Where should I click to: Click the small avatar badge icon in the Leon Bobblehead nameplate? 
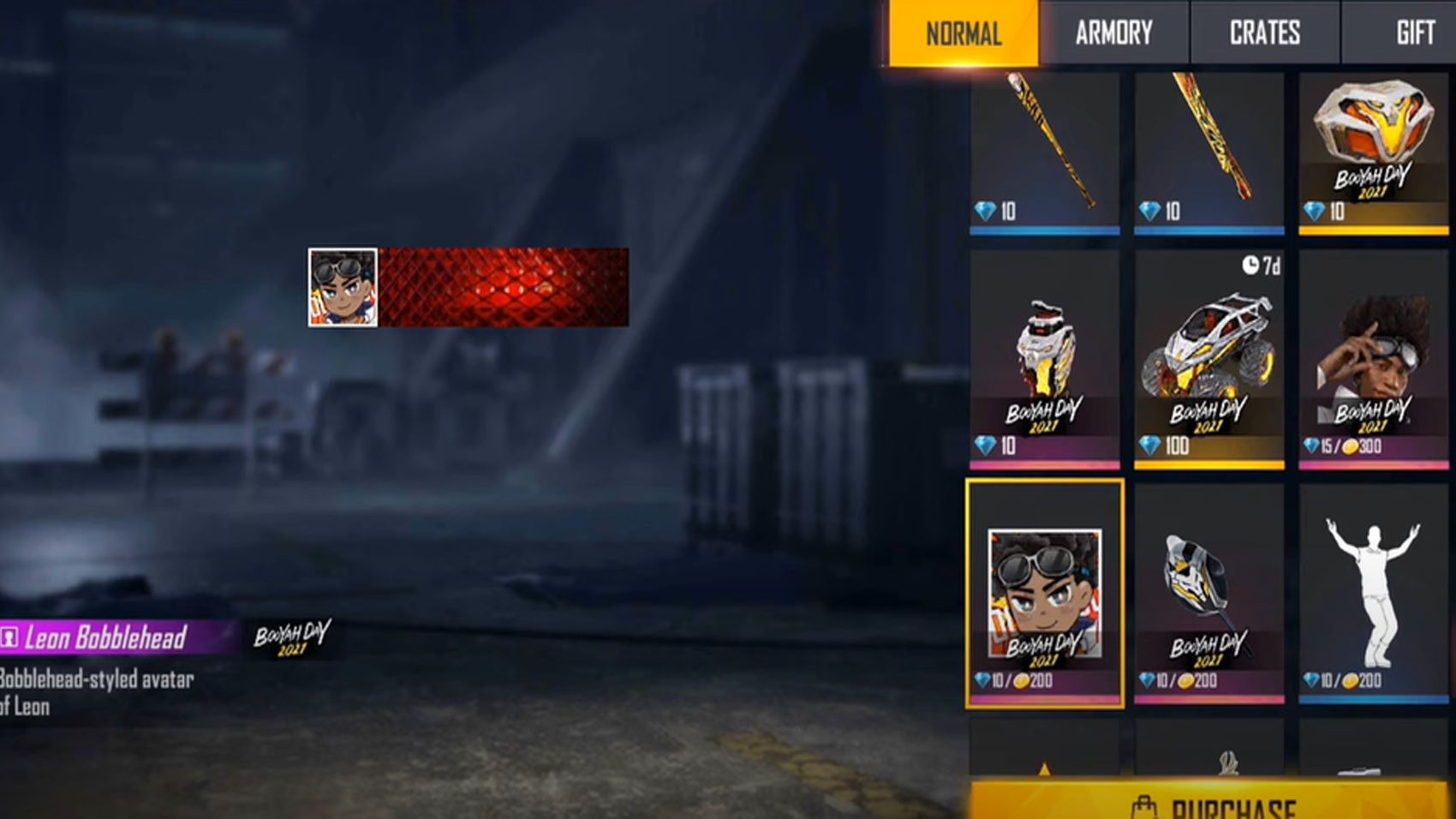click(x=9, y=638)
